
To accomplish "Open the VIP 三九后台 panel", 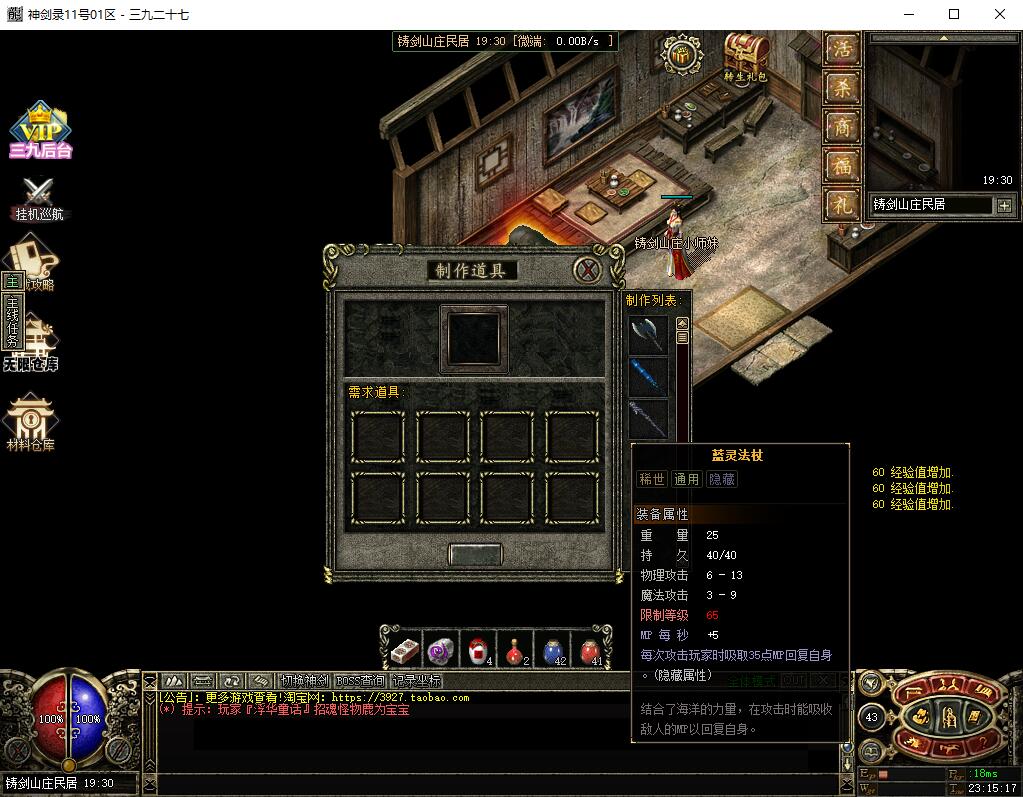I will [x=40, y=130].
